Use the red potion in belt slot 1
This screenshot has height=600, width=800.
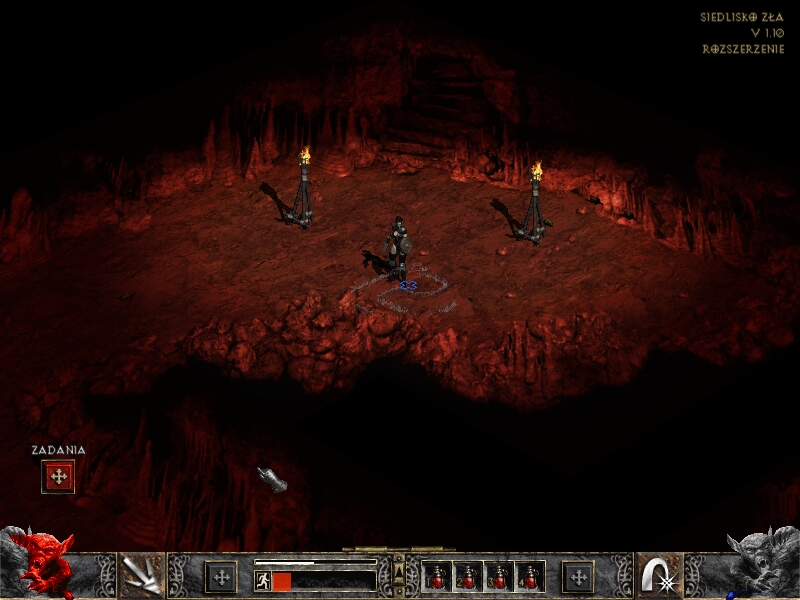click(x=437, y=577)
